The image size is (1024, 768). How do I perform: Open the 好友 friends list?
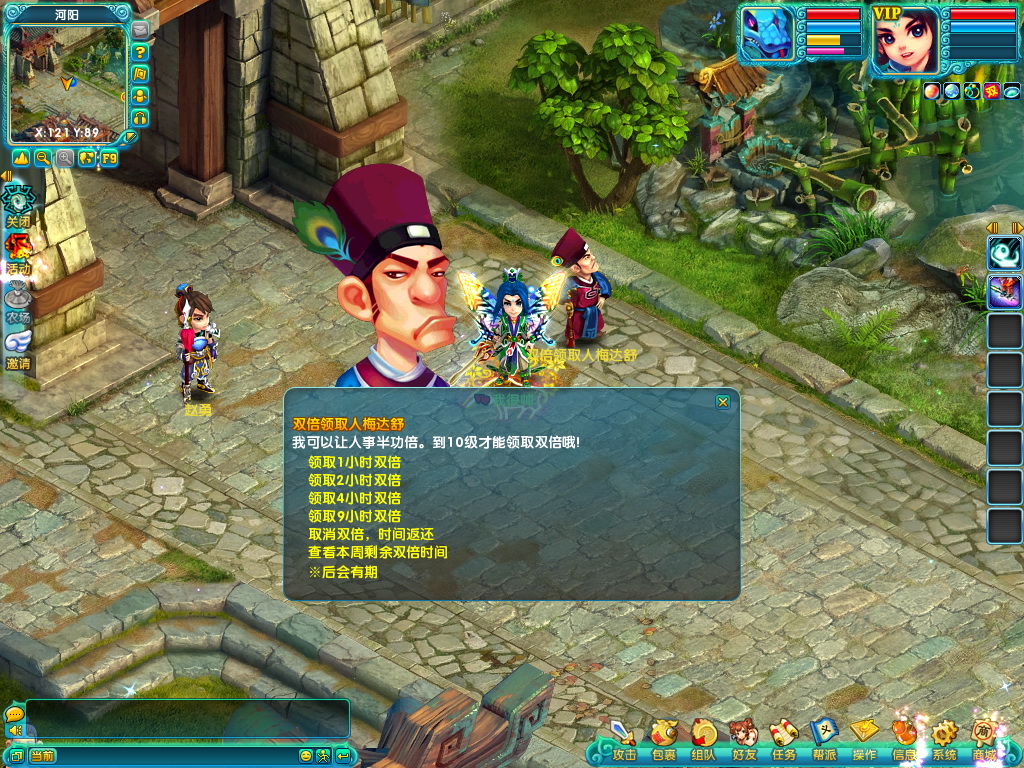coord(743,739)
